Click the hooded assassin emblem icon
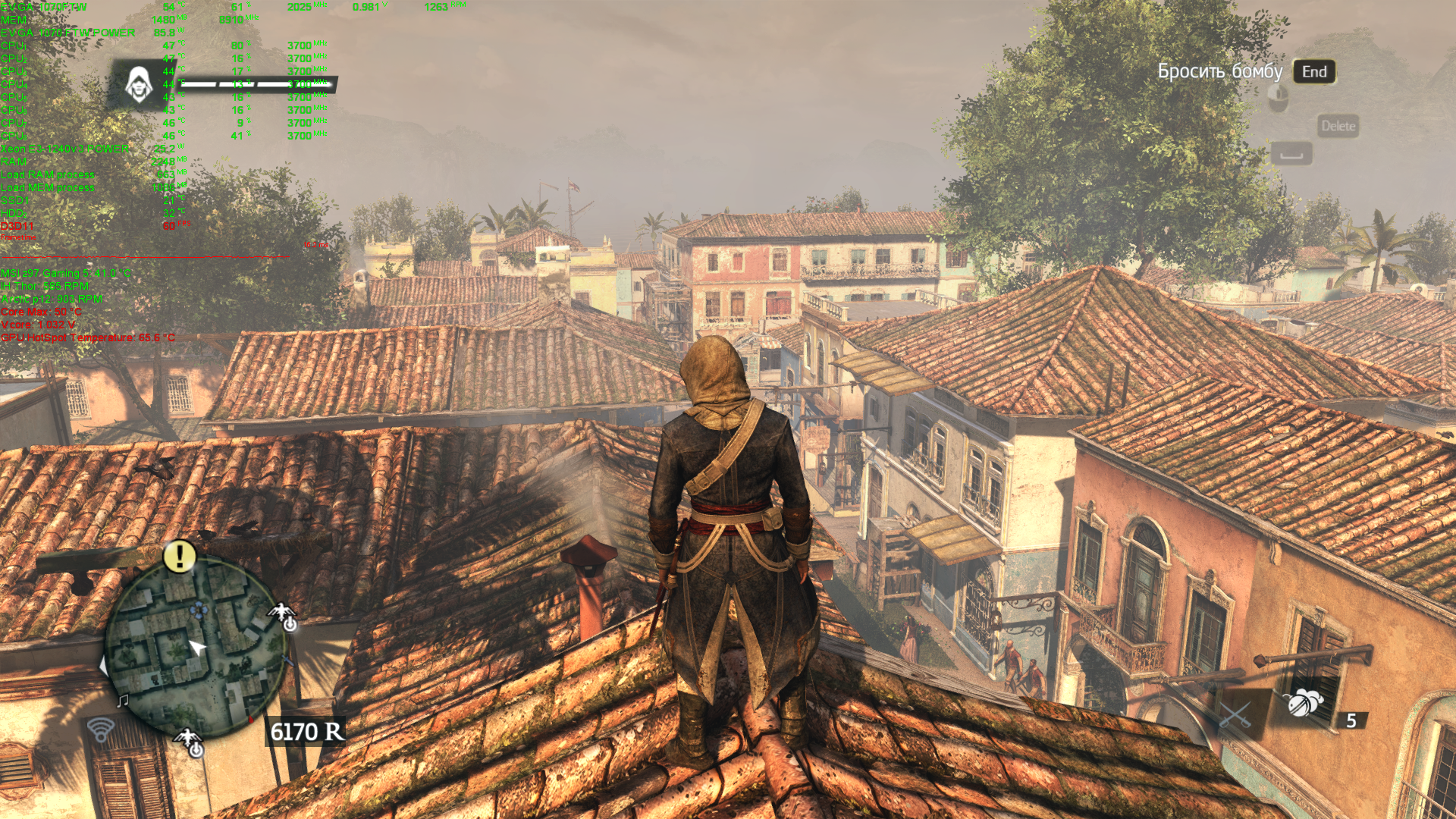The height and width of the screenshot is (819, 1456). [x=138, y=84]
